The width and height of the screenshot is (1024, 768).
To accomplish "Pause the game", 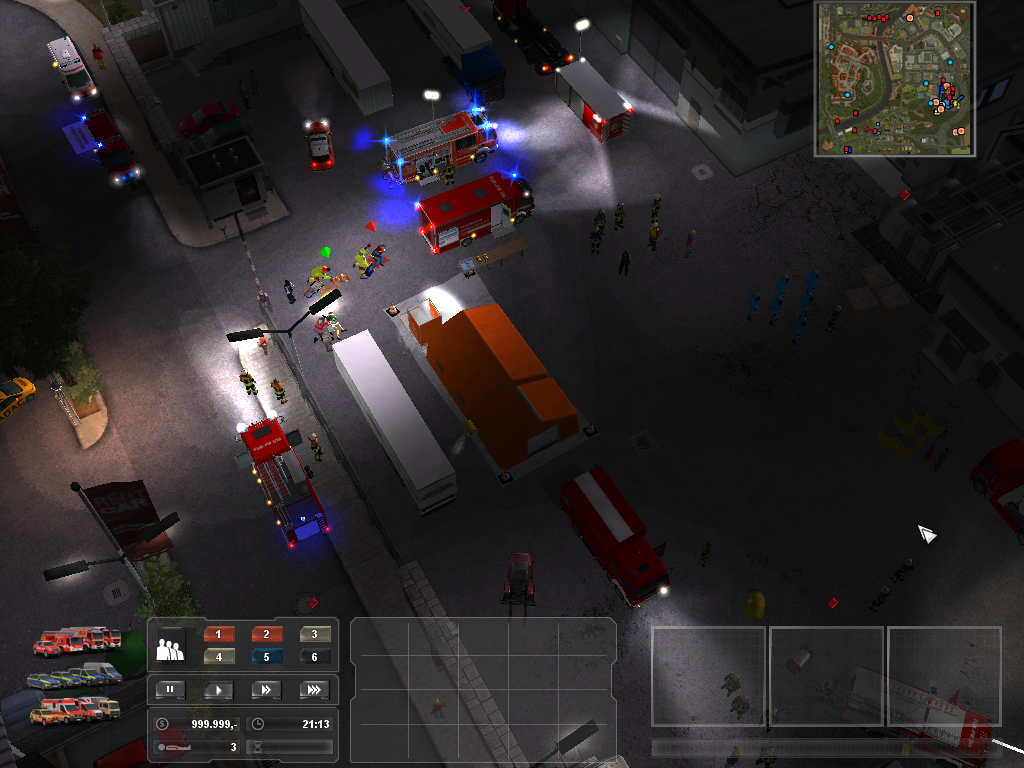I will pos(170,689).
